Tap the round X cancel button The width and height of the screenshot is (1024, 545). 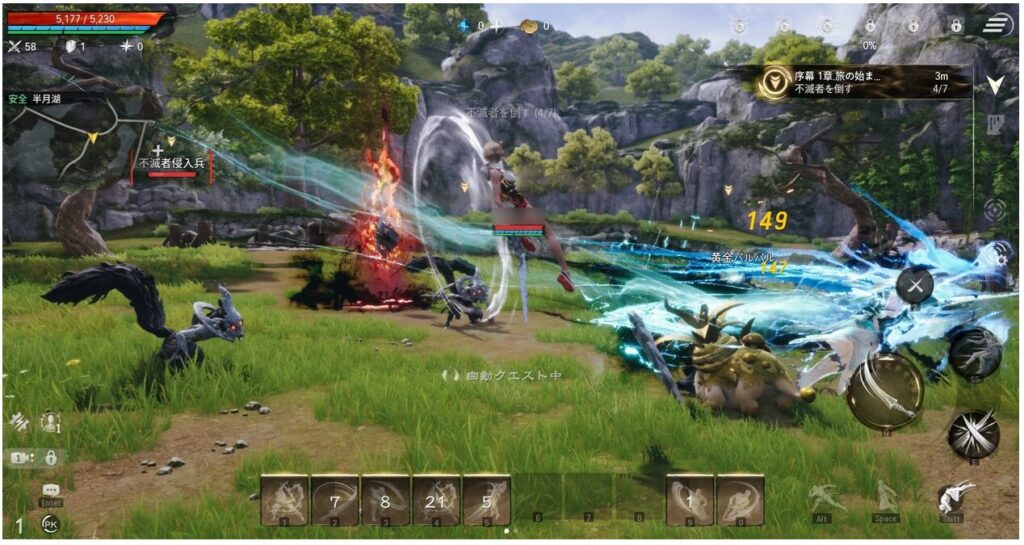[x=914, y=286]
